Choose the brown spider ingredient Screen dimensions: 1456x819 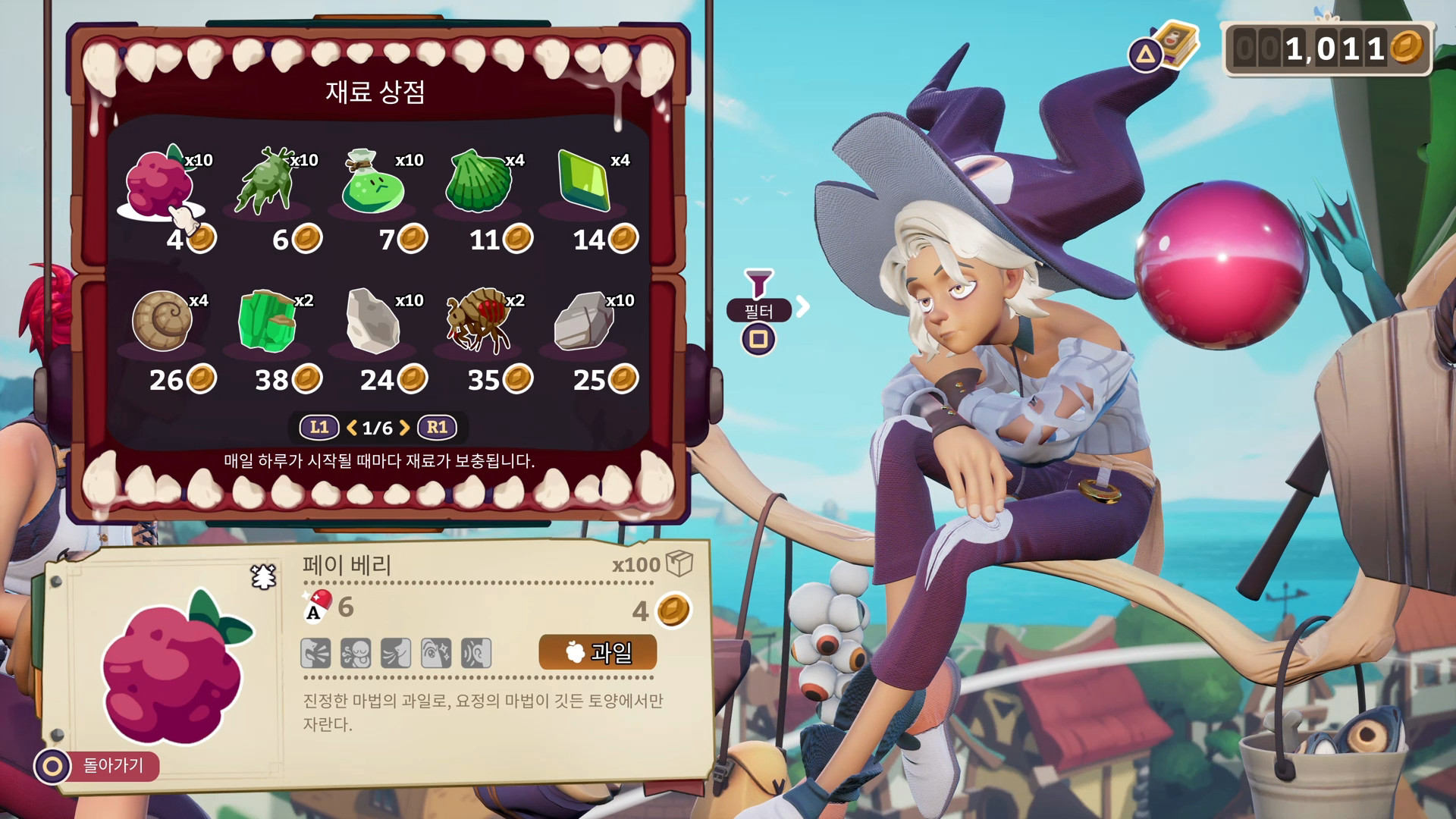tap(479, 322)
